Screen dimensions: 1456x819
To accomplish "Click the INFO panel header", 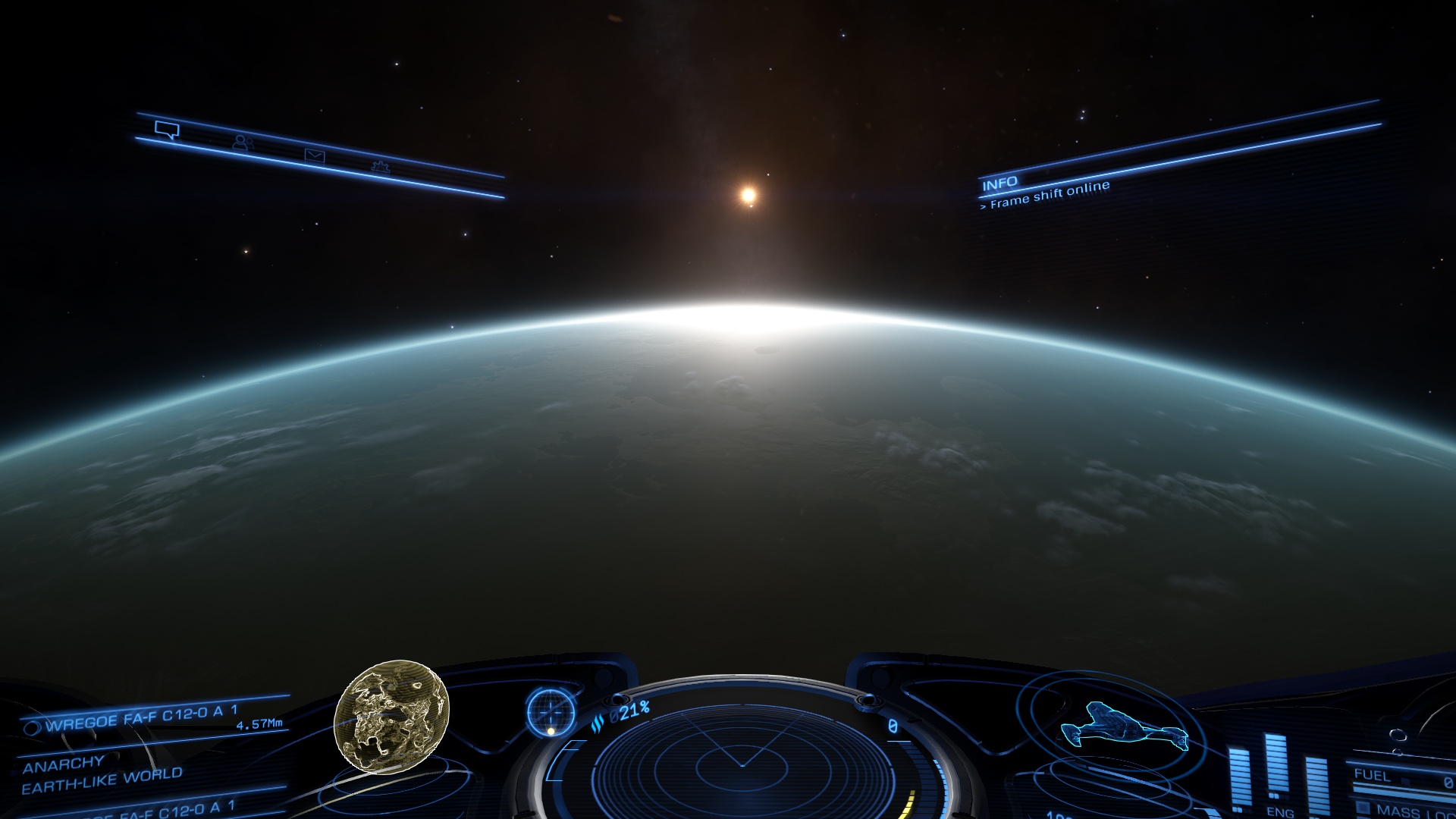I will (x=999, y=184).
